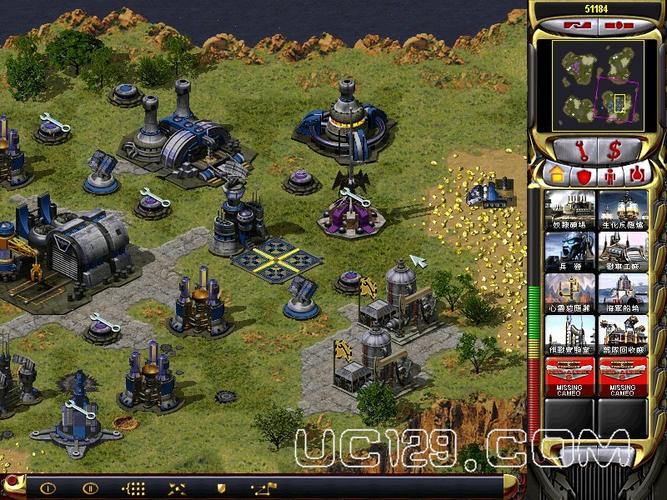Select team I from the command bar

[47, 489]
